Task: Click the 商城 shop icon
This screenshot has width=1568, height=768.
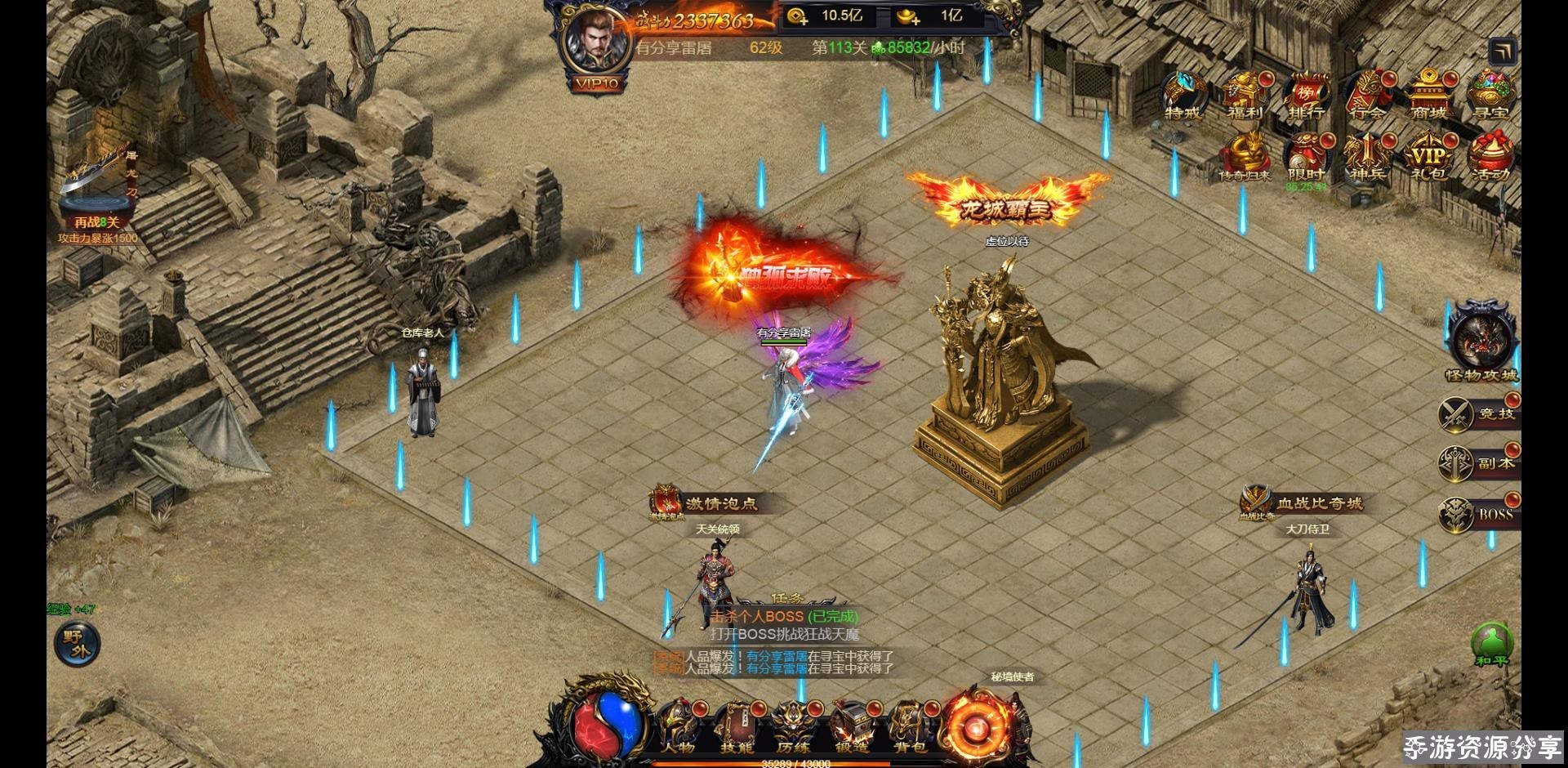Action: (x=1428, y=96)
